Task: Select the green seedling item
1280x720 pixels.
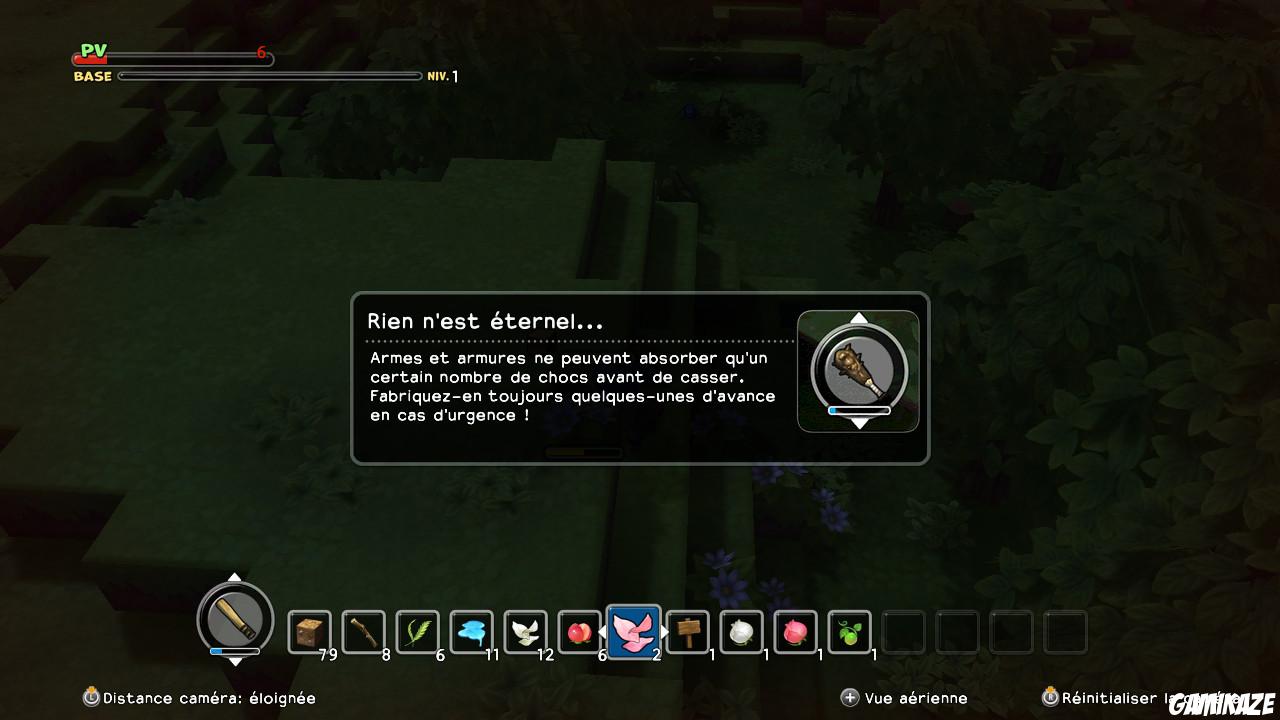Action: (x=849, y=630)
